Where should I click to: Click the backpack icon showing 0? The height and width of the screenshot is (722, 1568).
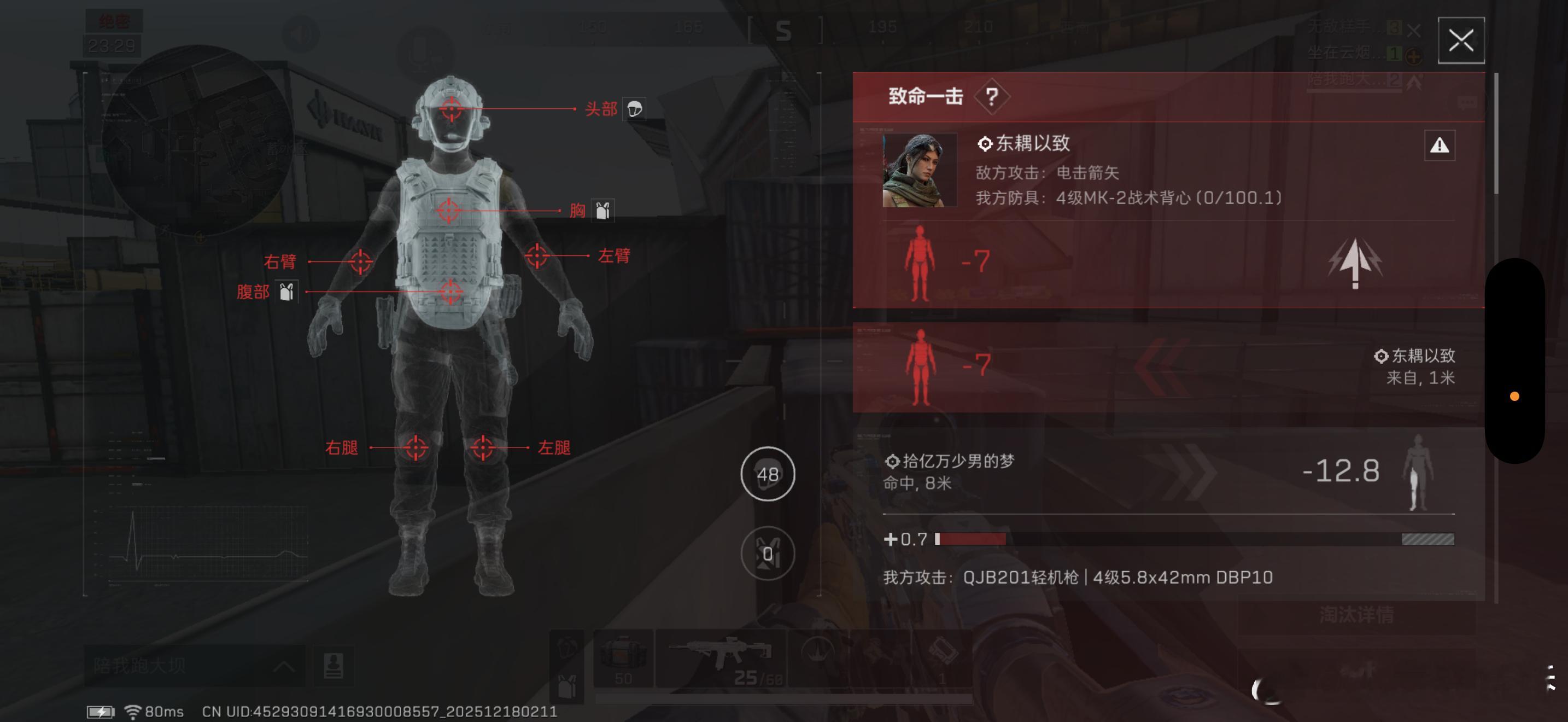tap(768, 554)
